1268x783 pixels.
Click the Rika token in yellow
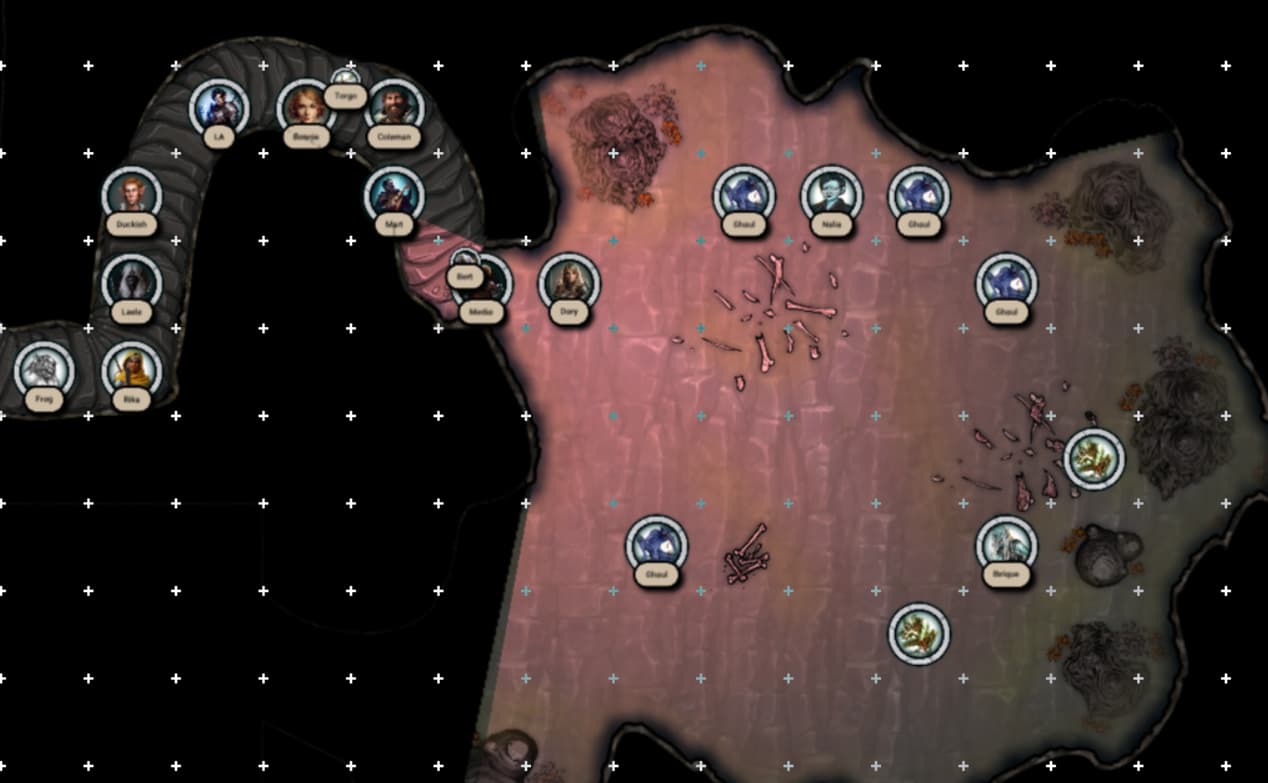pyautogui.click(x=131, y=370)
